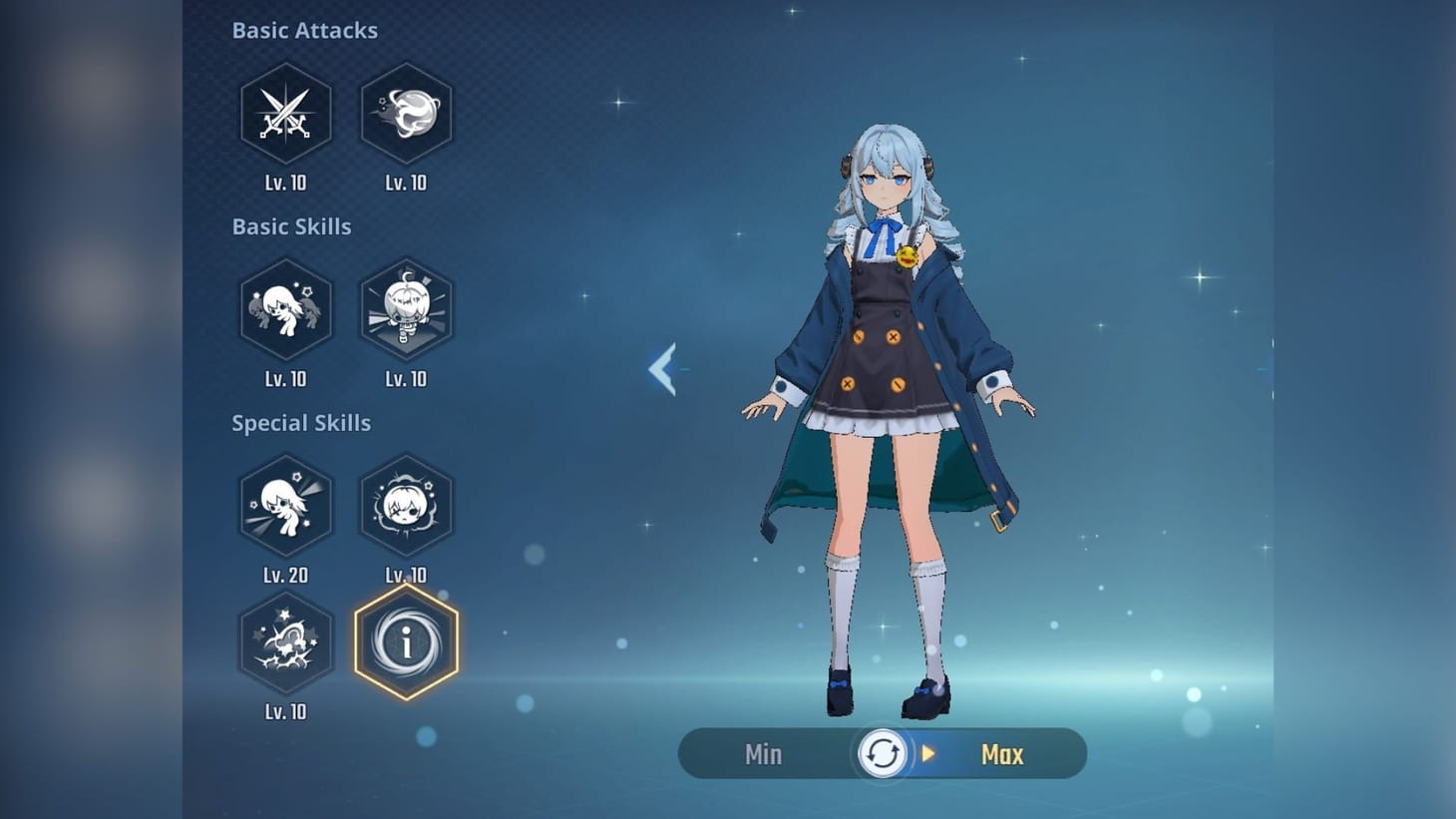Screen dimensions: 1456x819
Task: Click the Basic Attacks section header
Action: coord(305,30)
